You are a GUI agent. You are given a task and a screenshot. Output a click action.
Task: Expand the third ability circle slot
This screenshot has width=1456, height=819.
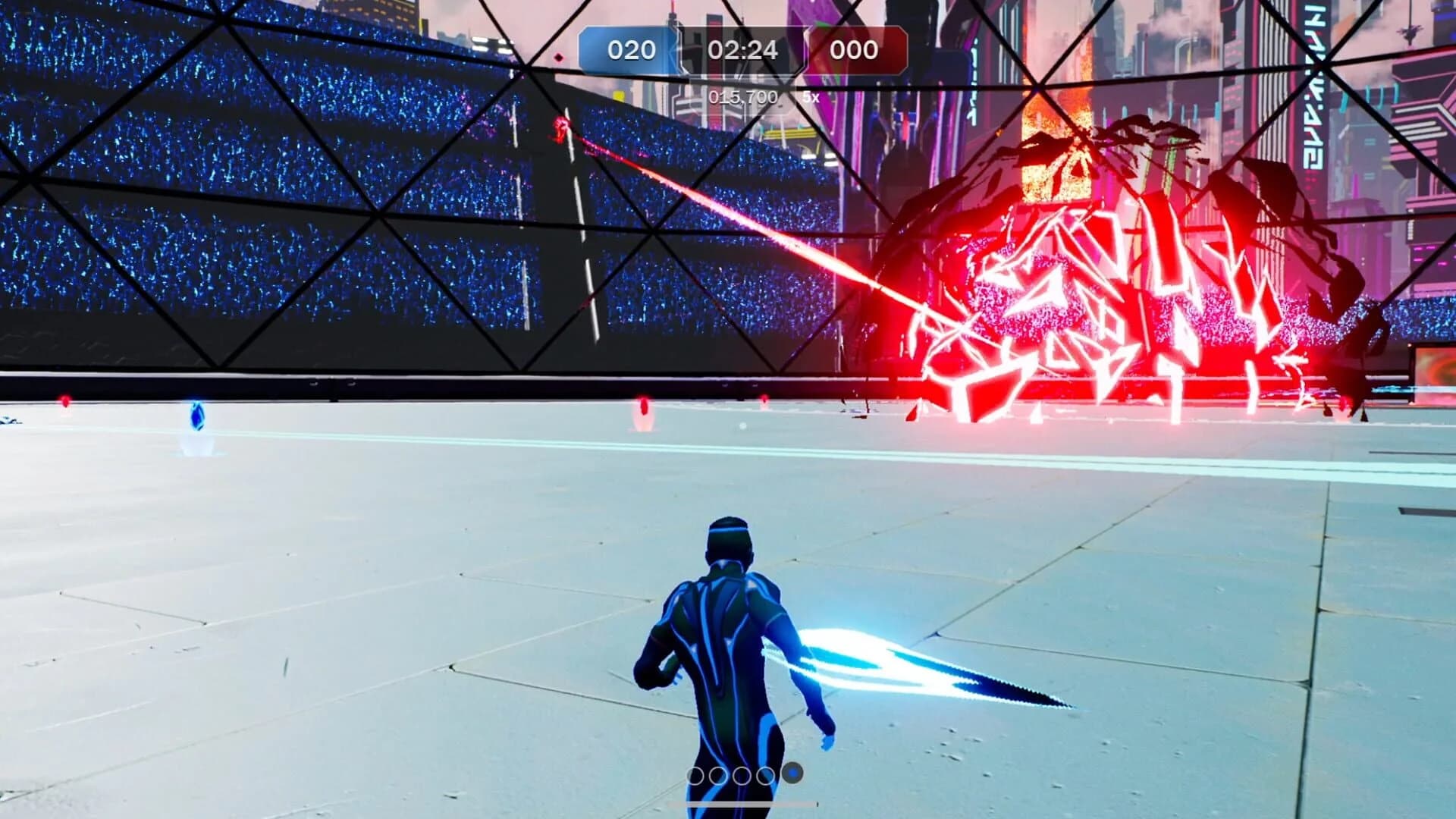pos(742,774)
